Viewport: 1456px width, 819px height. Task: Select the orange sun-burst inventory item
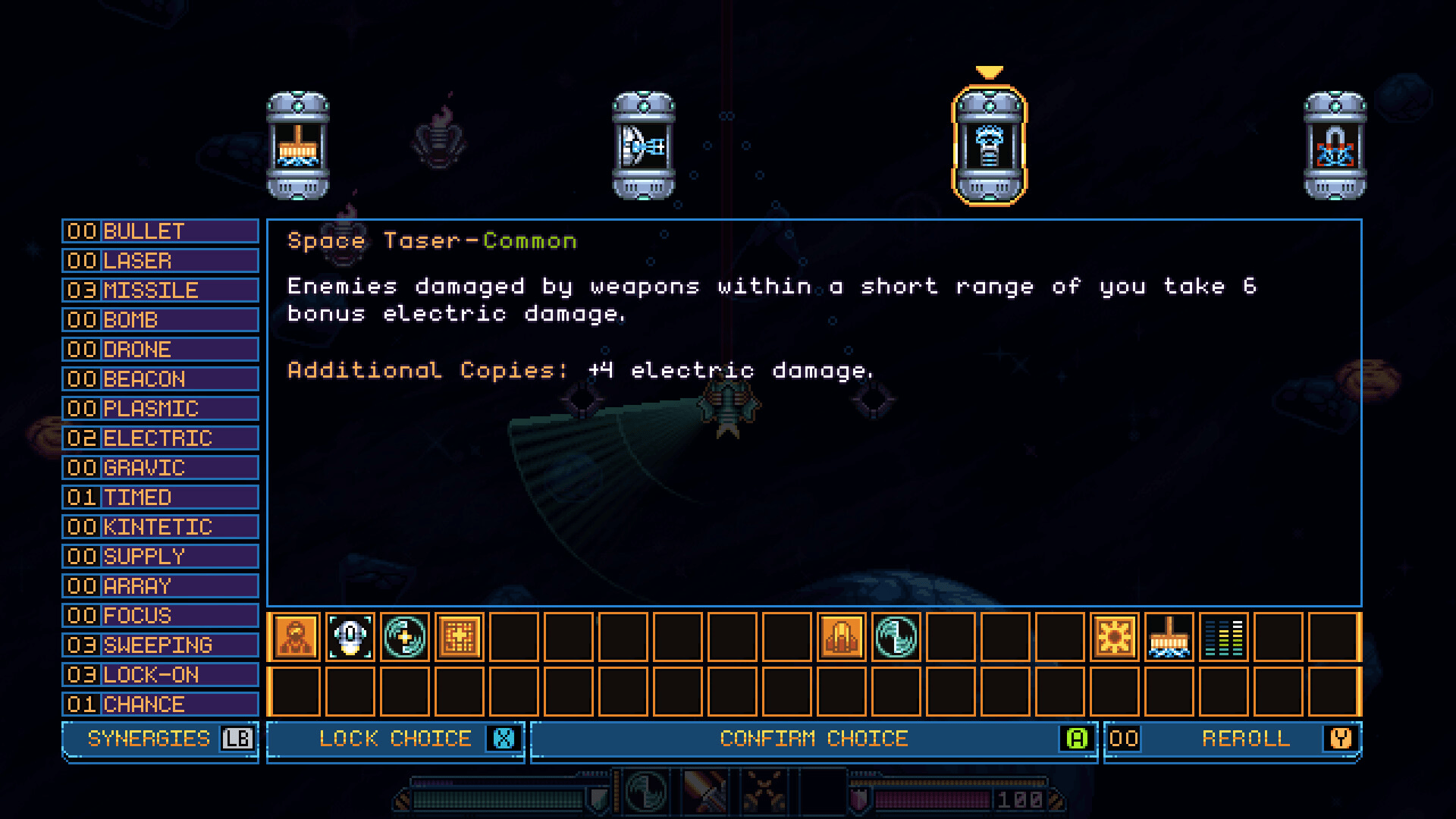1115,637
